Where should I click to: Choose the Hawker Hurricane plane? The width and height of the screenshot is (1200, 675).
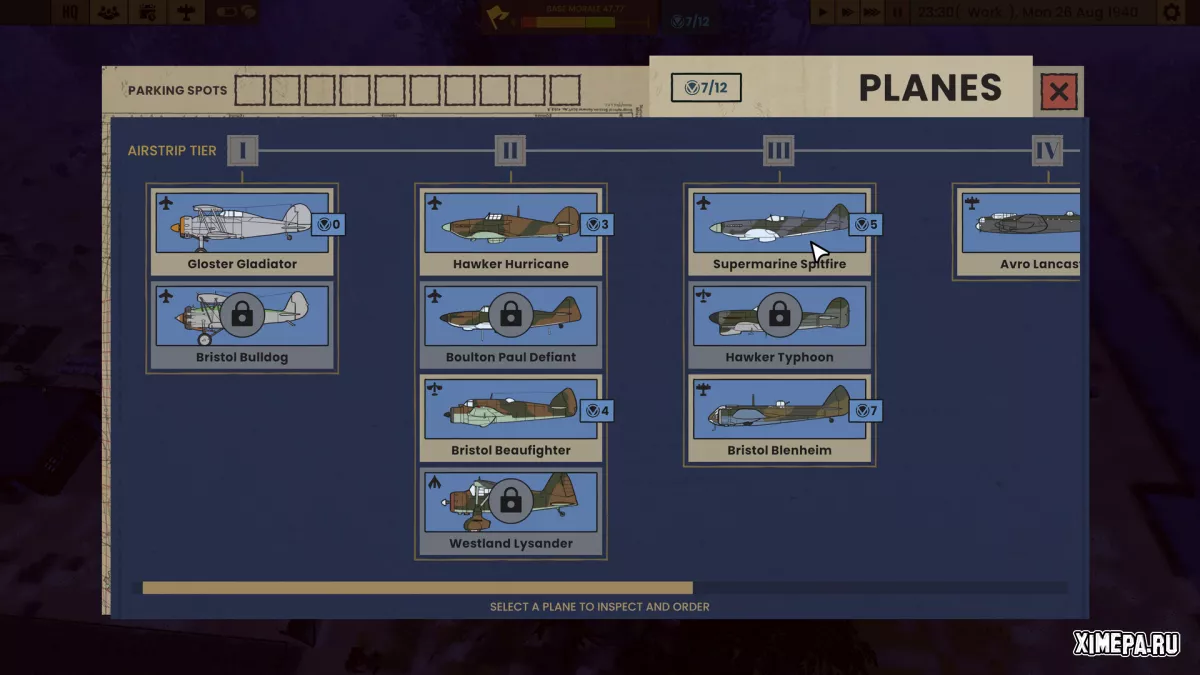pos(510,231)
